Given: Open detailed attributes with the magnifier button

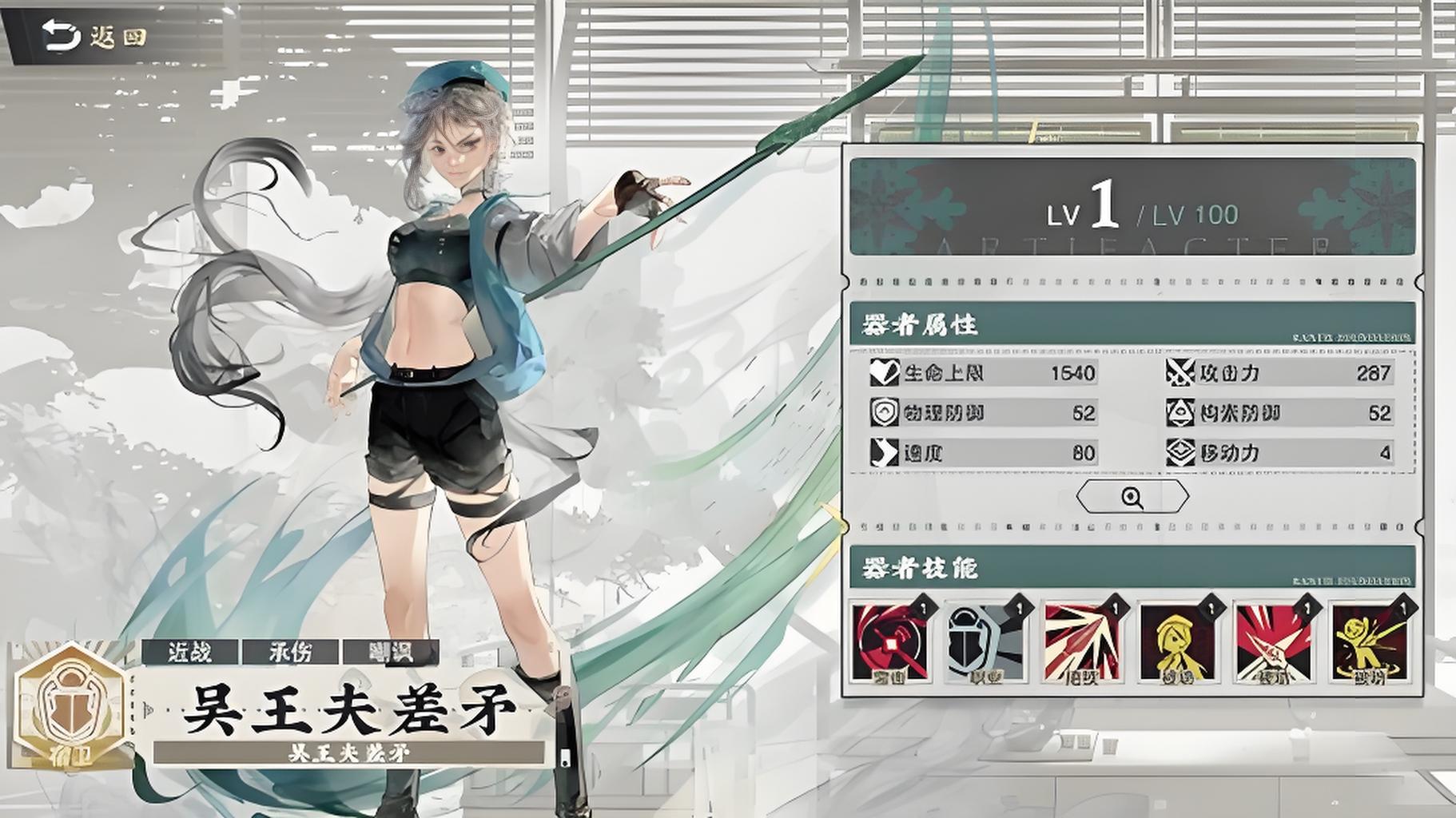Looking at the screenshot, I should [1132, 497].
